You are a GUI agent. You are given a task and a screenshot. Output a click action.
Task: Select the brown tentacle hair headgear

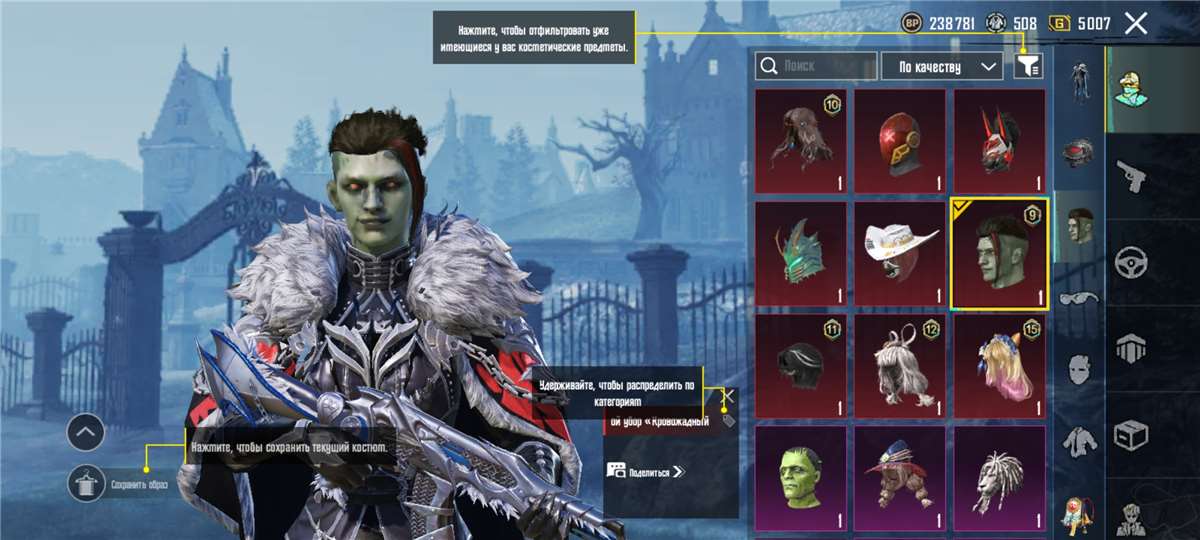tap(800, 141)
